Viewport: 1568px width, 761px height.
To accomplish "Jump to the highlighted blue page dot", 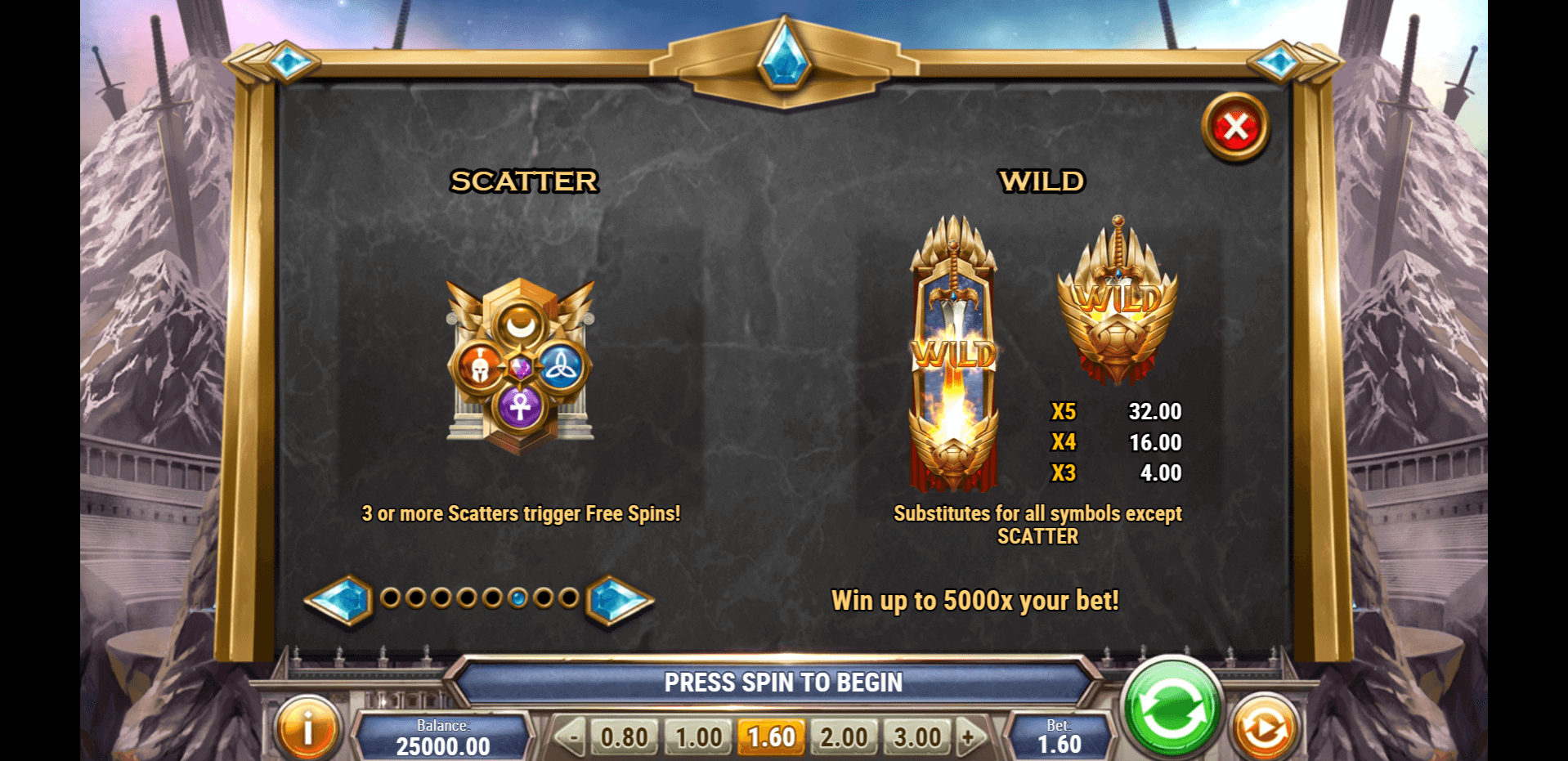I will [517, 598].
